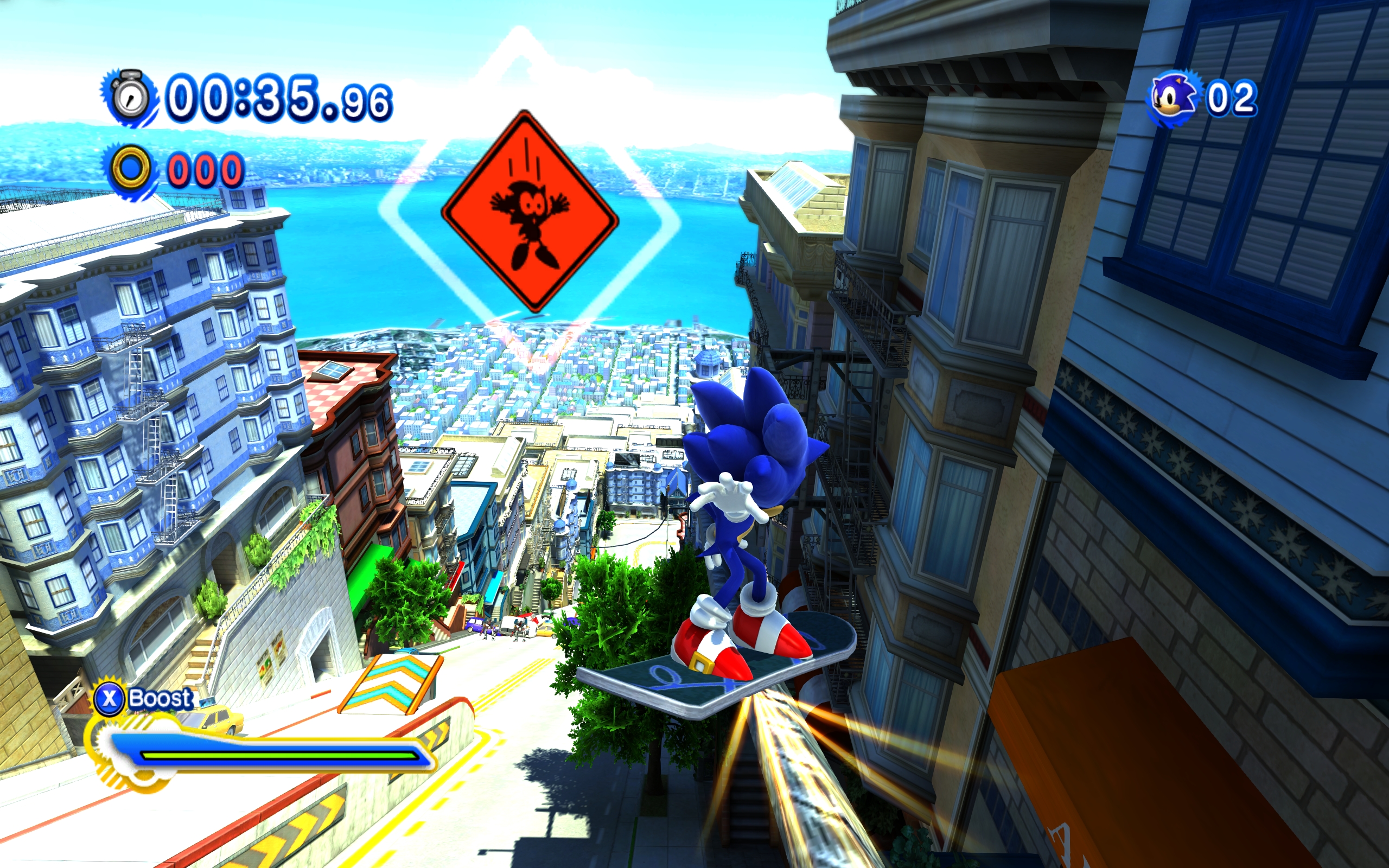The height and width of the screenshot is (868, 1389).
Task: Toggle the lives counter showing 02
Action: (1231, 99)
